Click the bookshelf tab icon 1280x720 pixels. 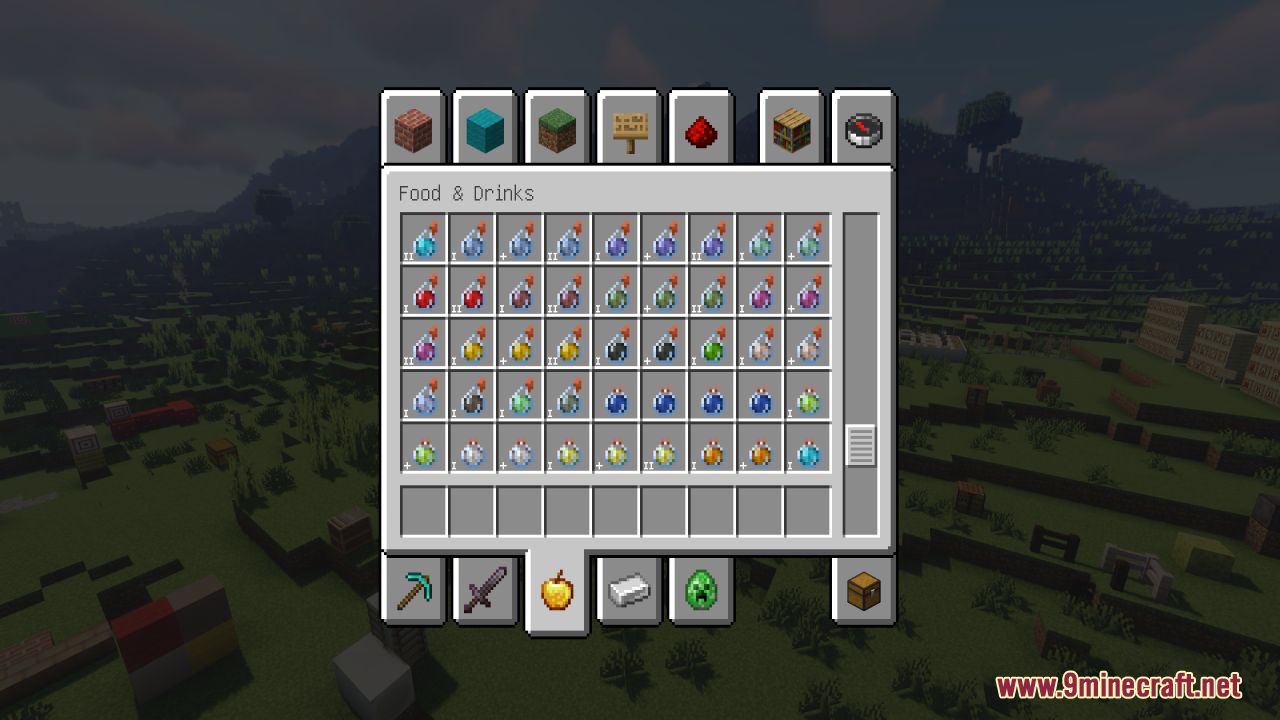790,128
